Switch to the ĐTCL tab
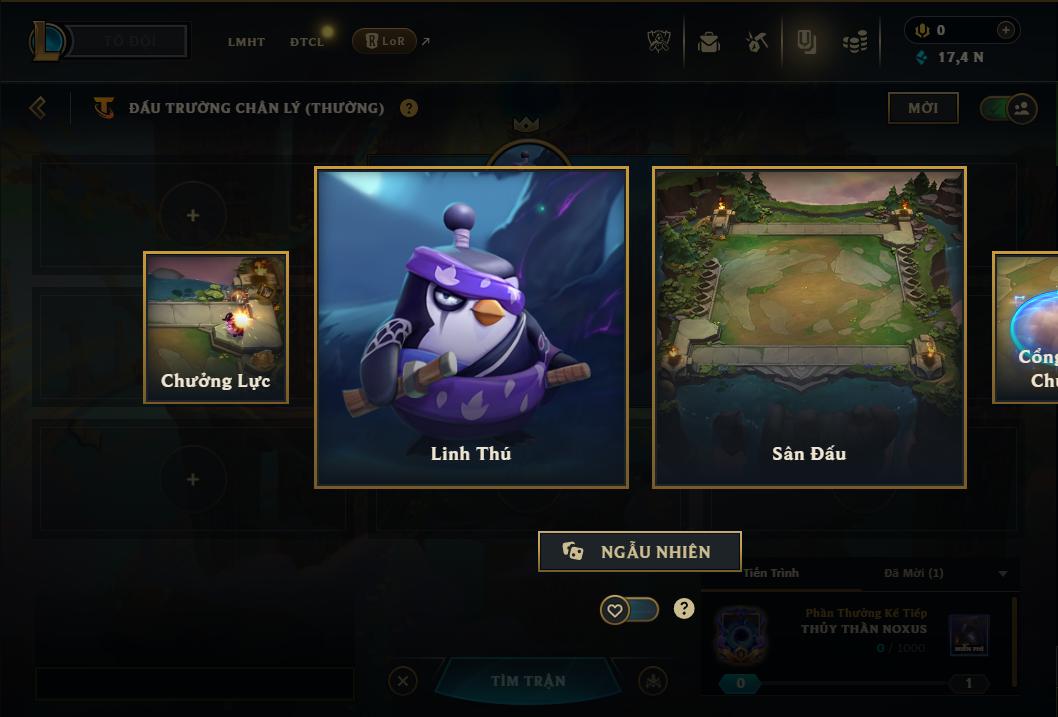 [307, 42]
